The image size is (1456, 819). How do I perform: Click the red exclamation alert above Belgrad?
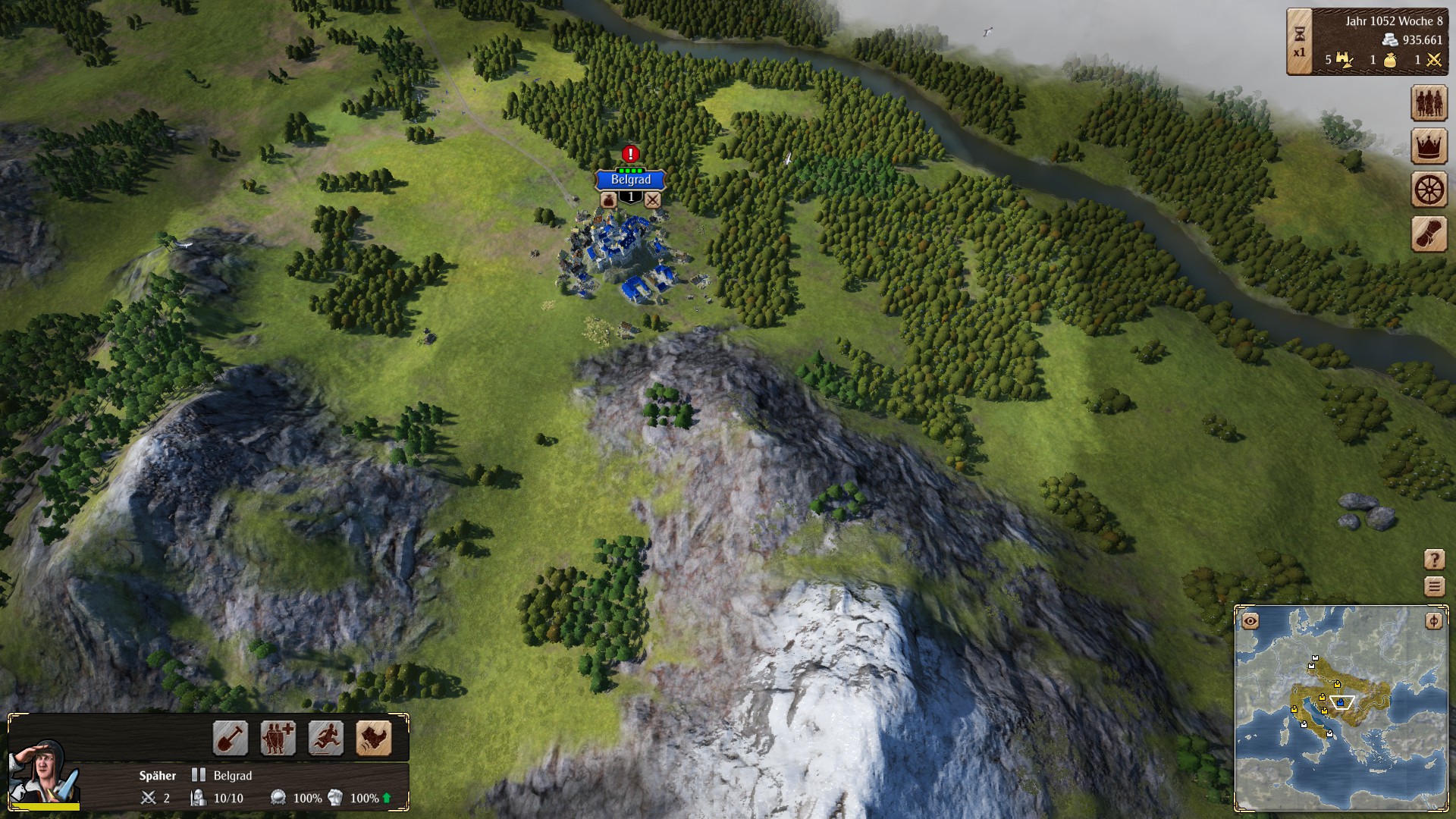pos(630,154)
